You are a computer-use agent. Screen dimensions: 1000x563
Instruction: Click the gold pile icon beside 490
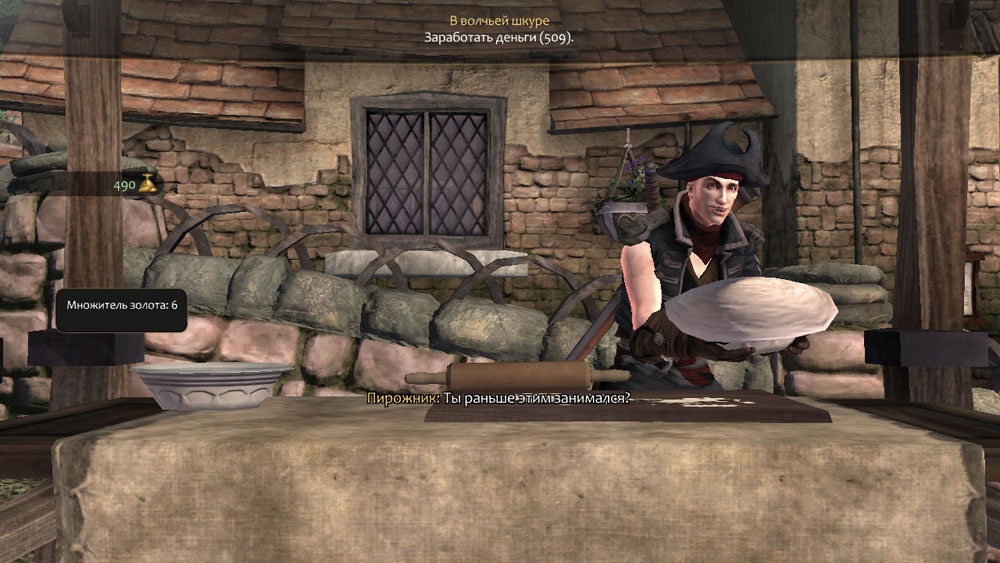pos(147,183)
